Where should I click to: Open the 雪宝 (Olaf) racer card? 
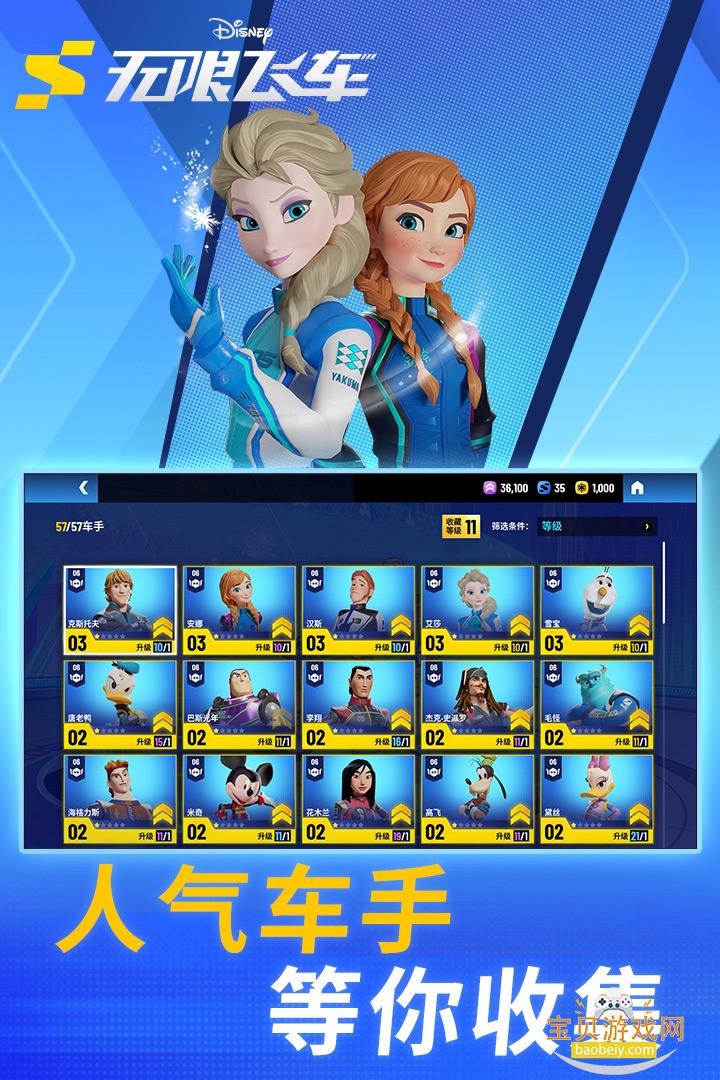[x=597, y=610]
